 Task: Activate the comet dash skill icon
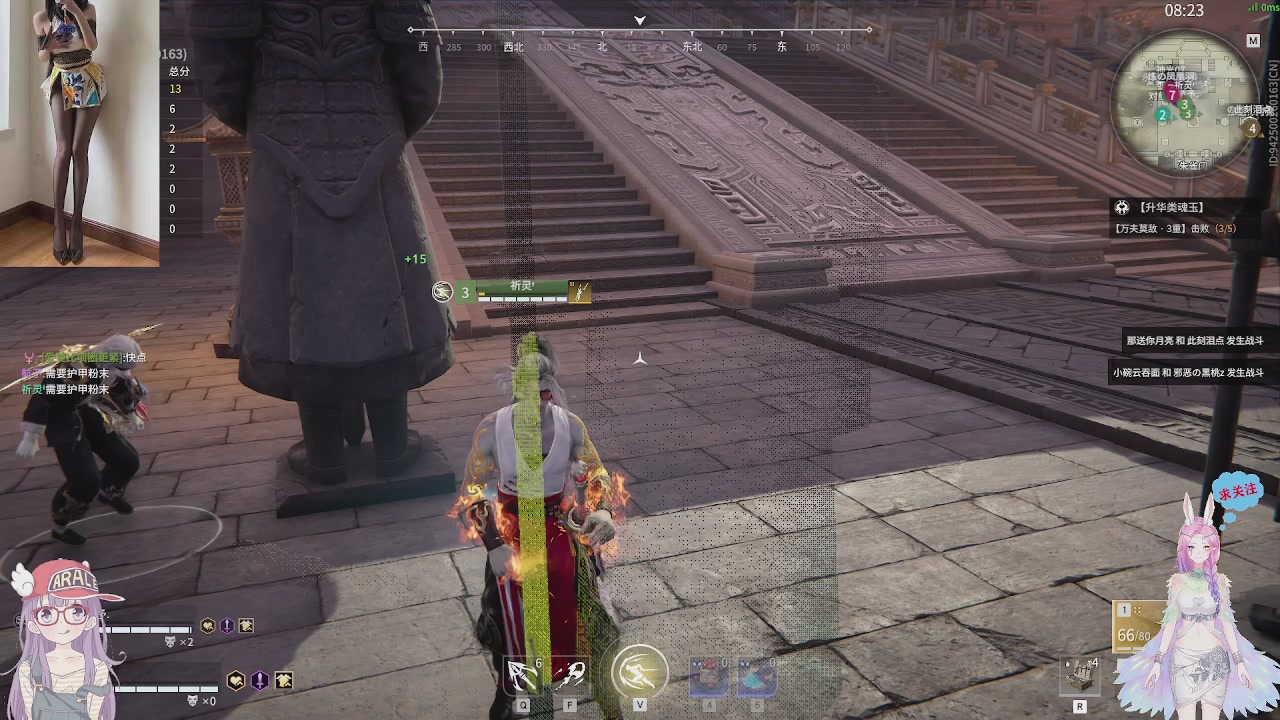tap(571, 676)
